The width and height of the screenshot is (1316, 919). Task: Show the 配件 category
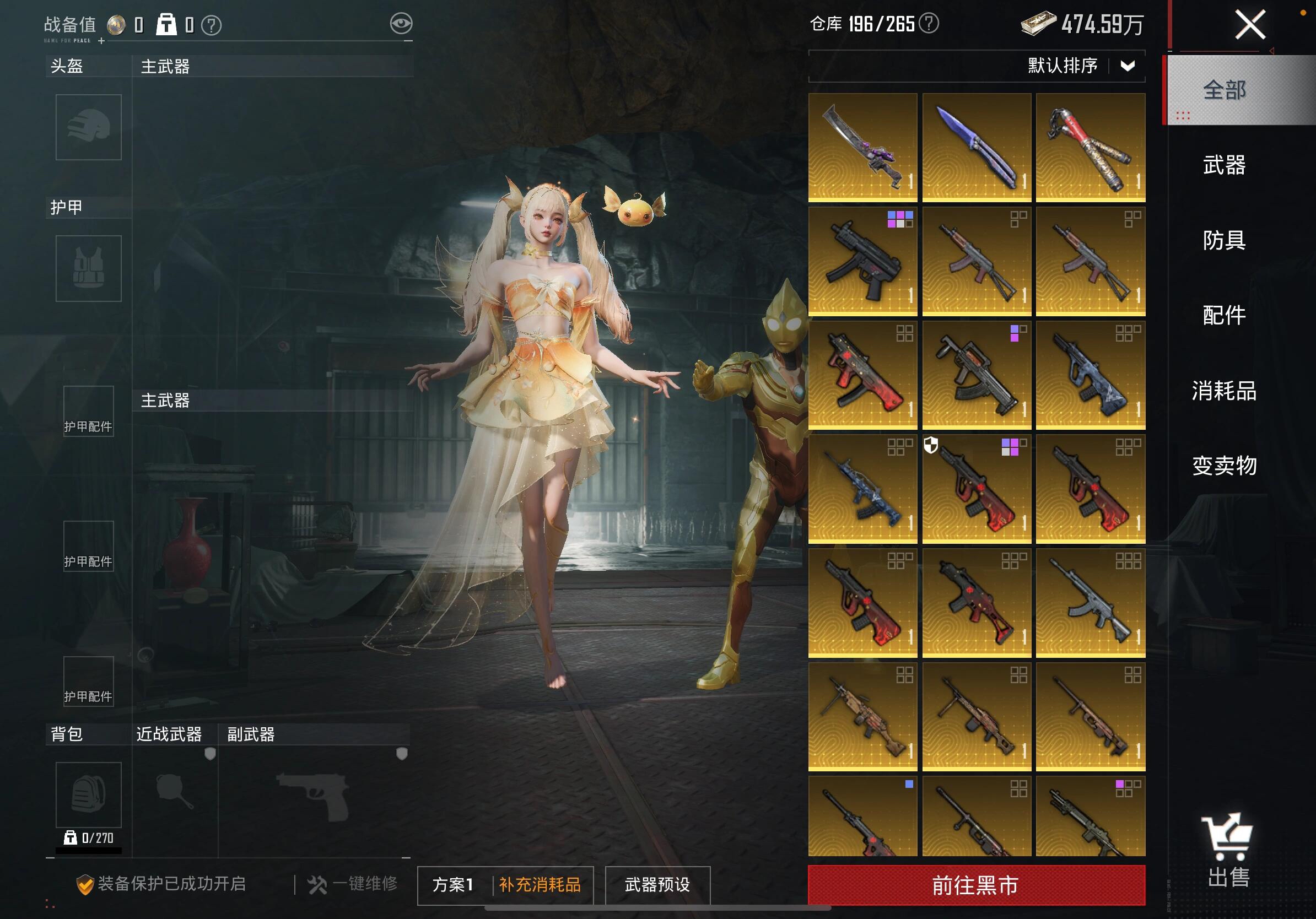click(1225, 315)
